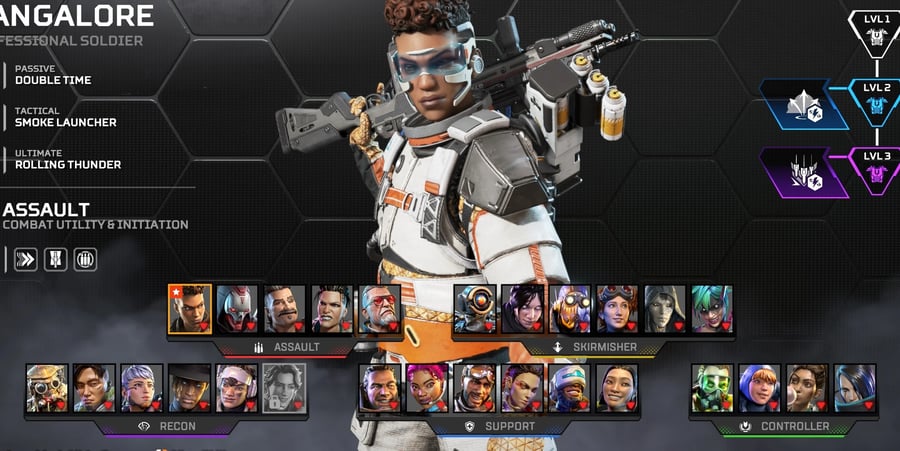The height and width of the screenshot is (451, 900).
Task: View the LVL 3 purple upgrade icon
Action: (876, 171)
